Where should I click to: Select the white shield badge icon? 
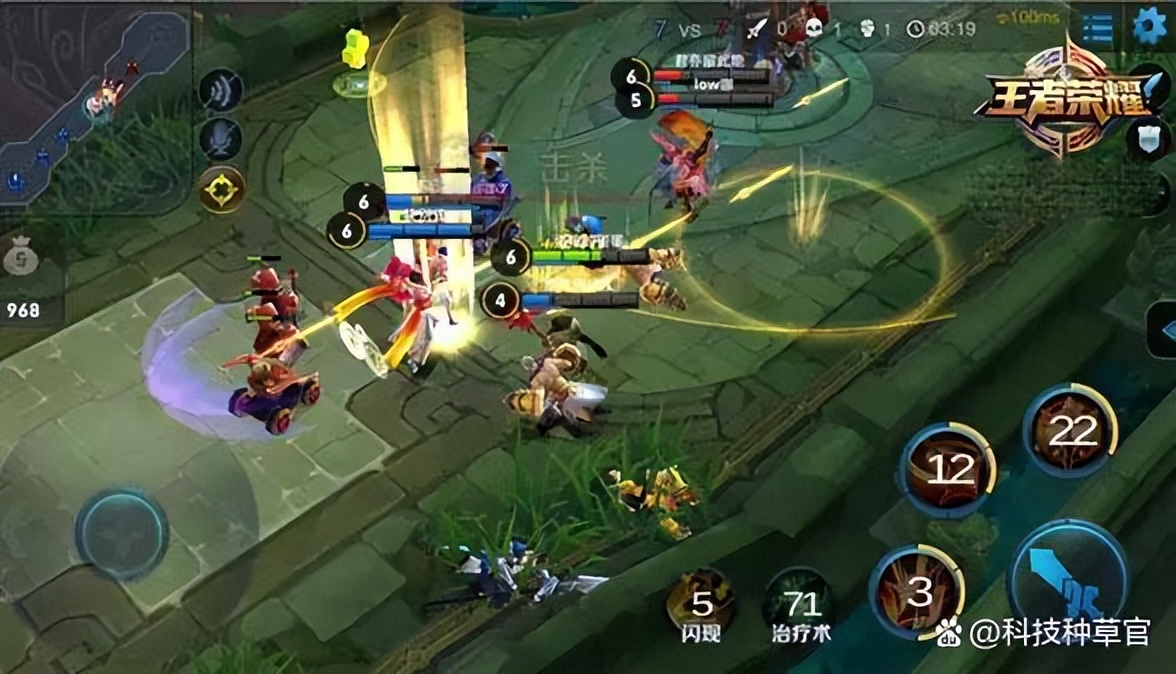coord(1148,138)
